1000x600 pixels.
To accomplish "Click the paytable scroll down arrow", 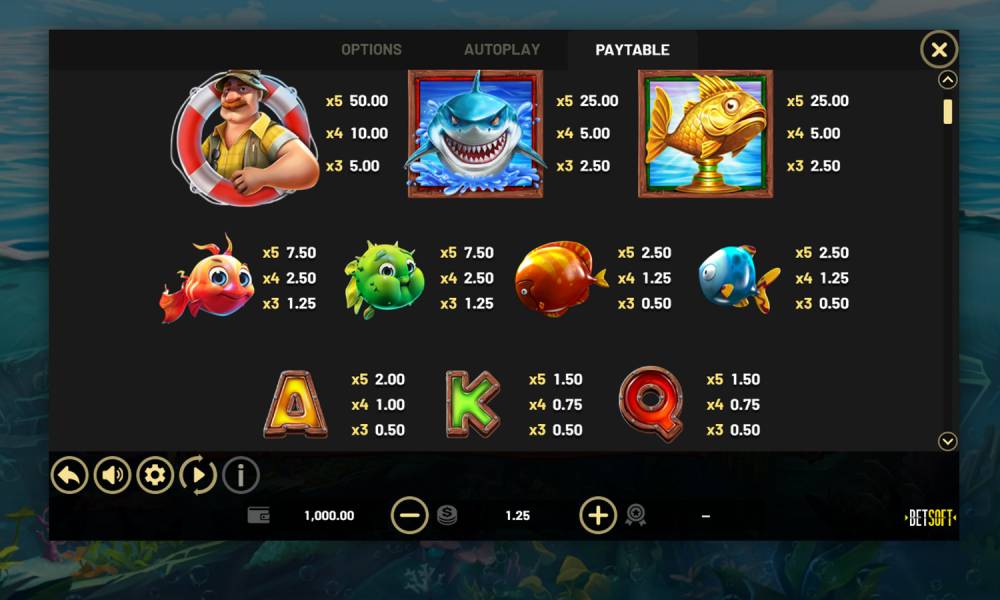I will (x=948, y=441).
